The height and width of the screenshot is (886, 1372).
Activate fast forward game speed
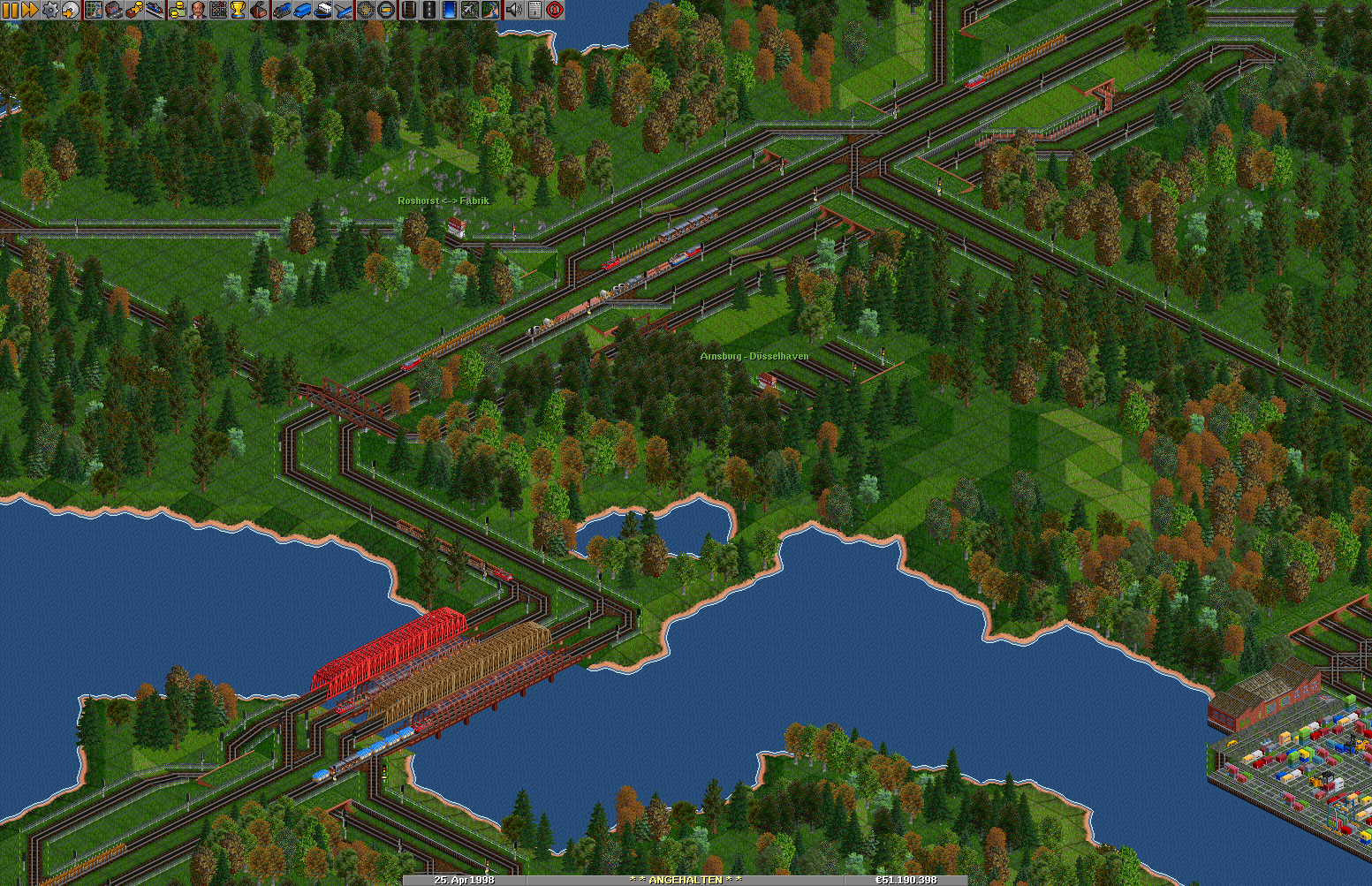click(x=29, y=10)
